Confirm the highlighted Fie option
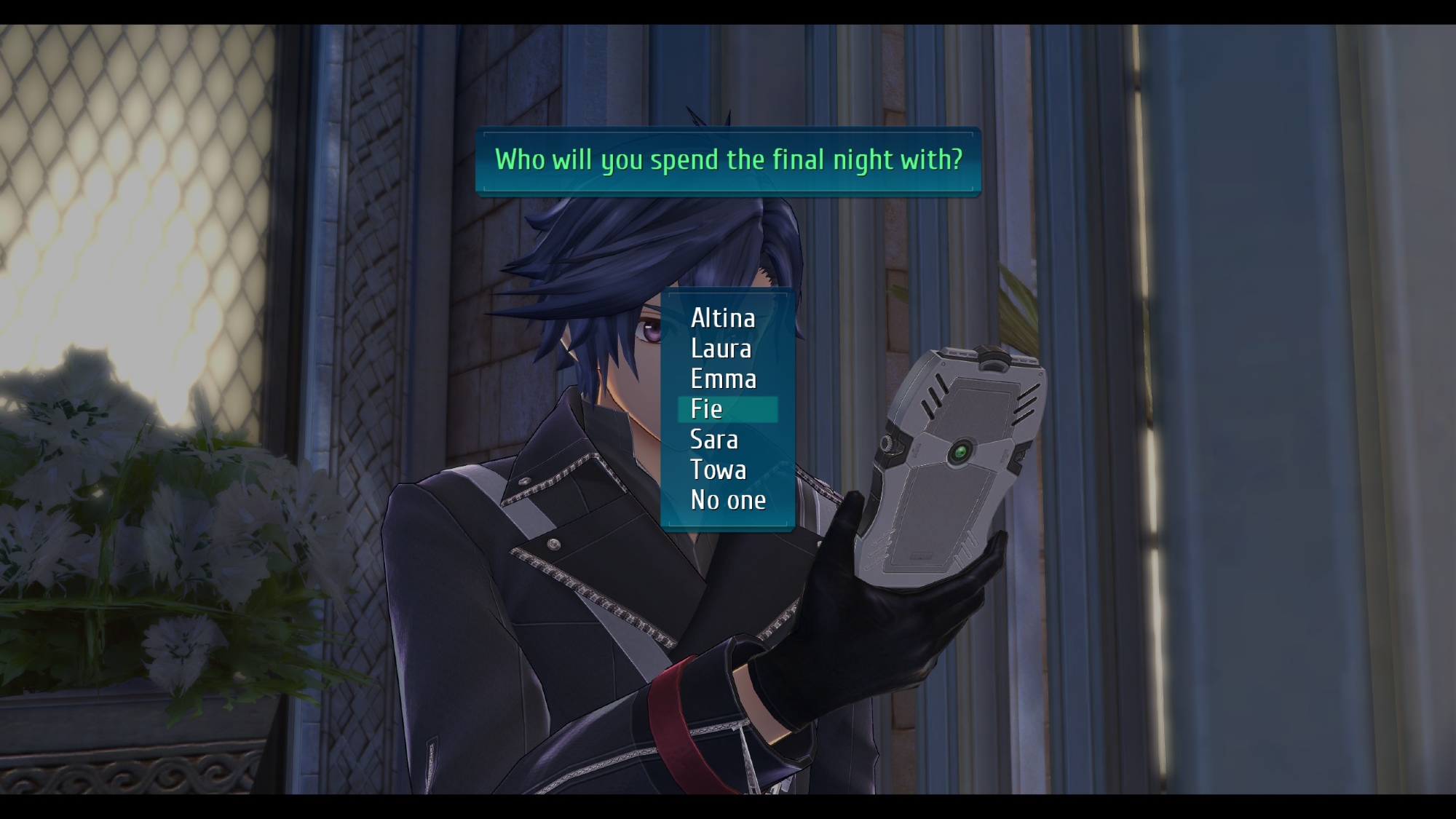This screenshot has height=819, width=1456. click(x=707, y=409)
